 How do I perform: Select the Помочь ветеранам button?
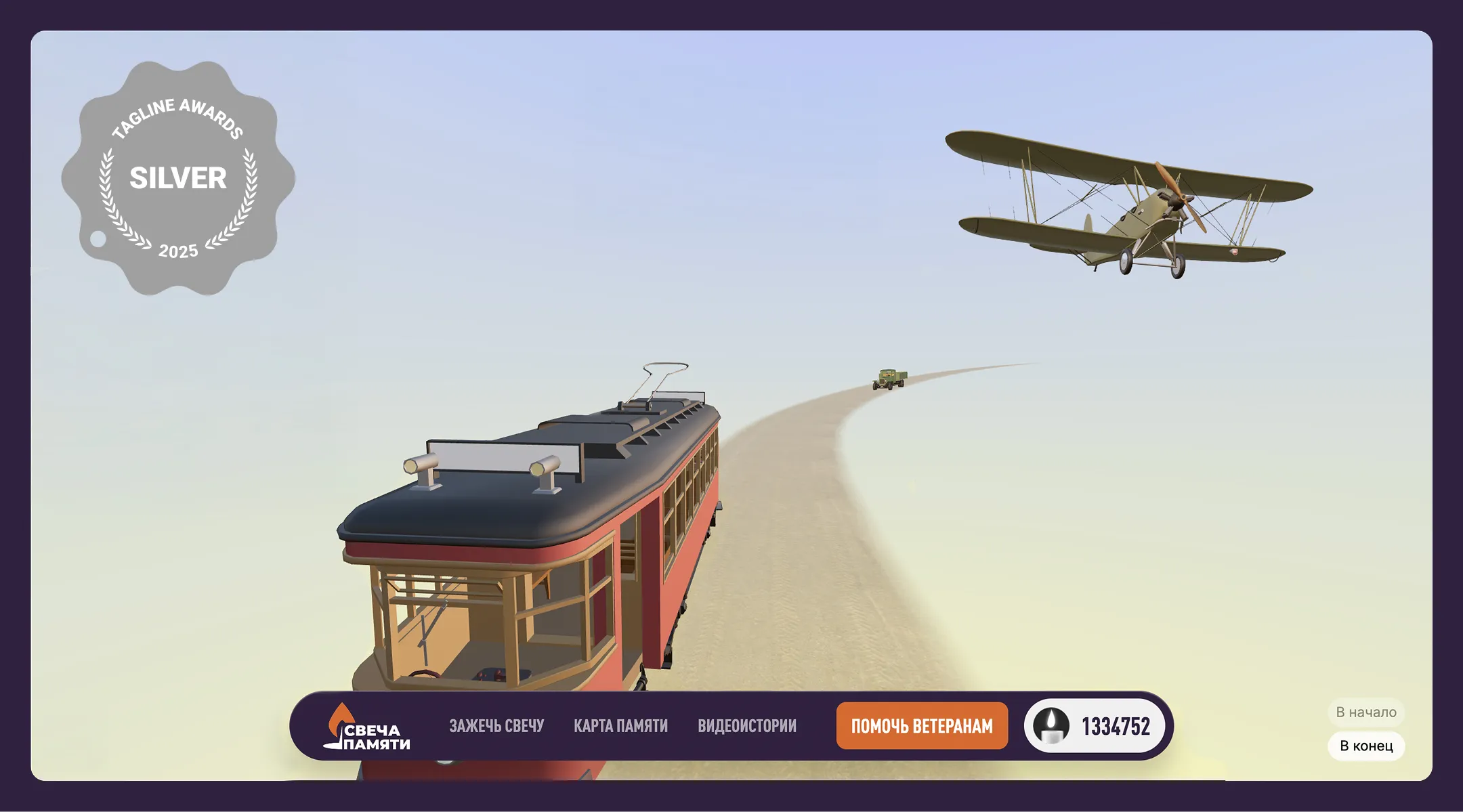[x=922, y=726]
